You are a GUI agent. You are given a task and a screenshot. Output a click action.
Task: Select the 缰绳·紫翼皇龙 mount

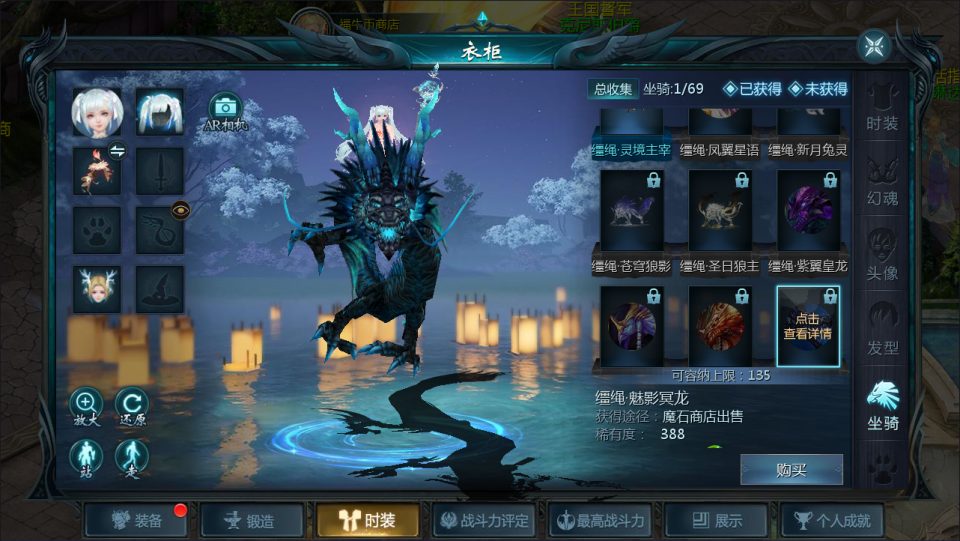[x=808, y=211]
